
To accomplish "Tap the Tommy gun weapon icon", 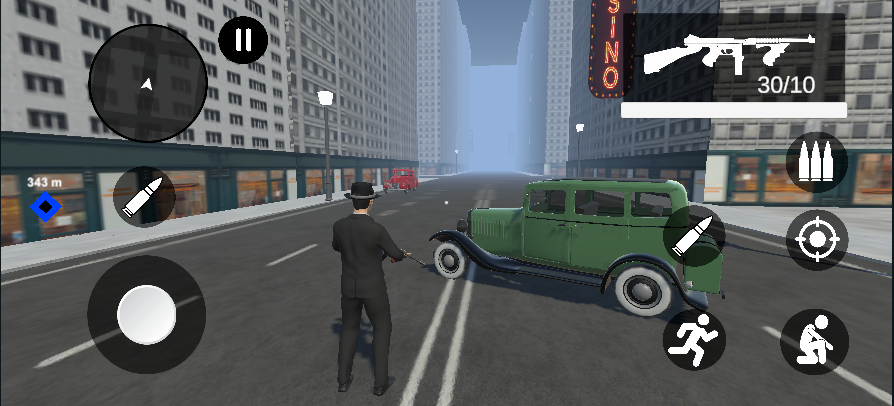I will 727,54.
